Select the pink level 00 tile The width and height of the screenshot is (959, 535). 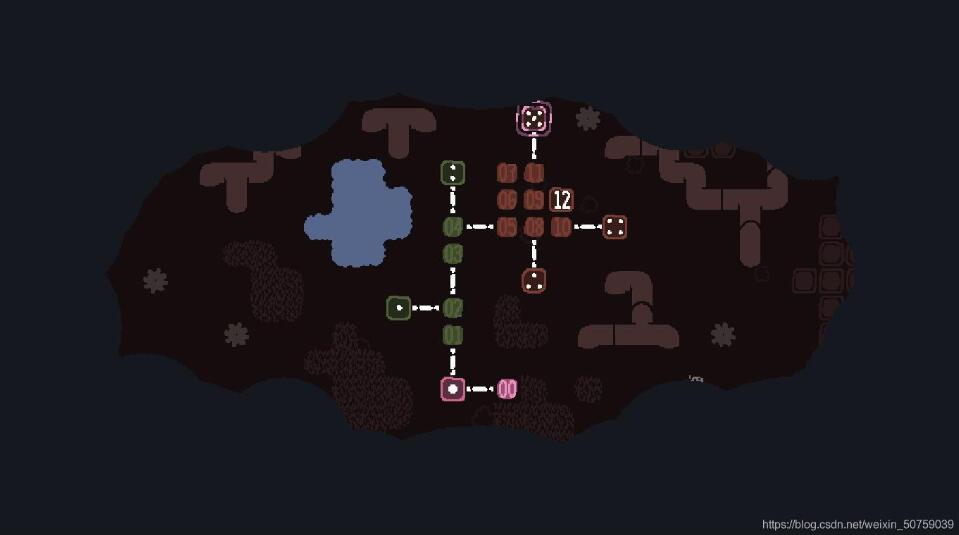tap(507, 389)
